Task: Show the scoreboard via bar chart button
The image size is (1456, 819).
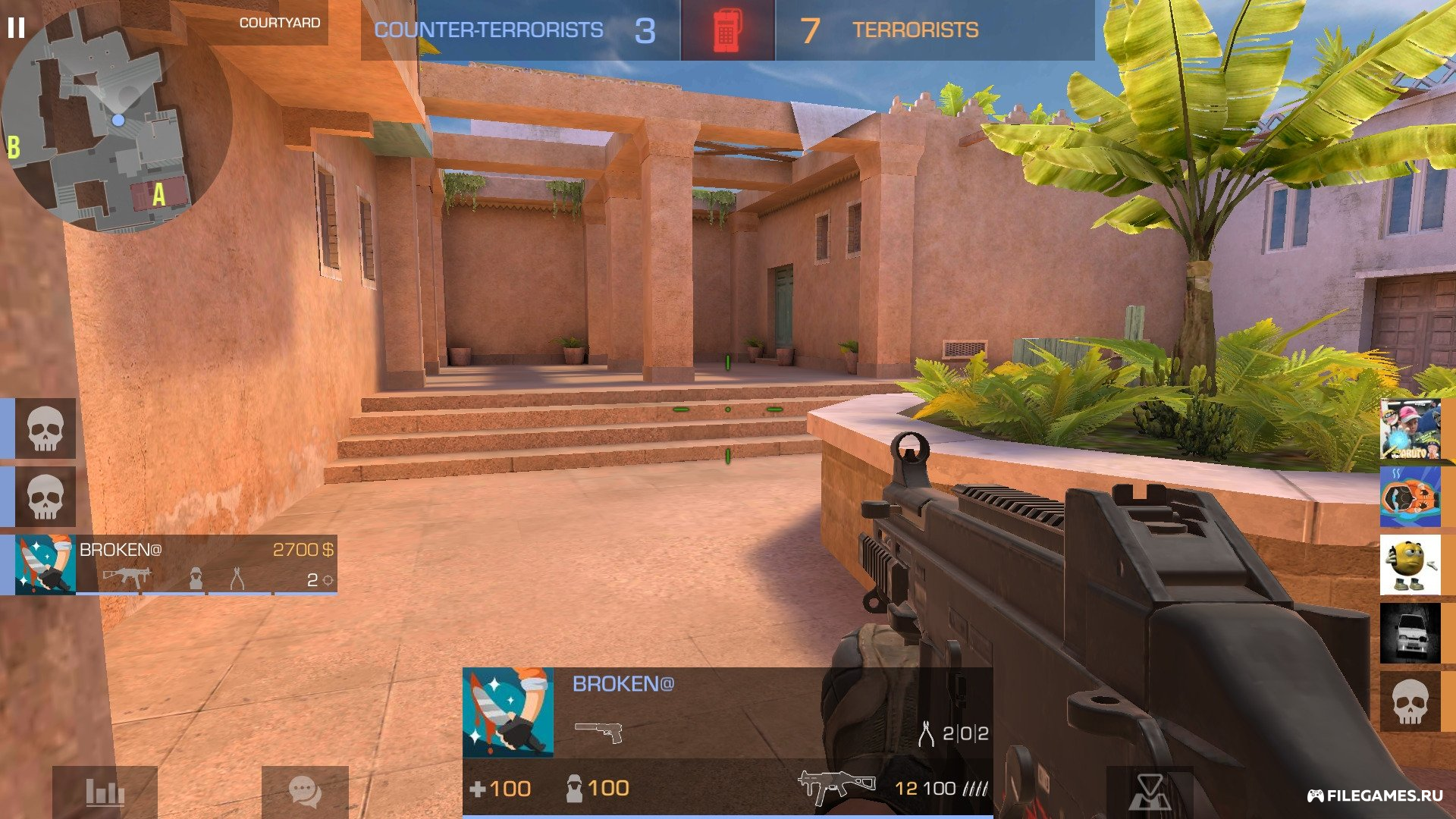Action: pos(105,792)
